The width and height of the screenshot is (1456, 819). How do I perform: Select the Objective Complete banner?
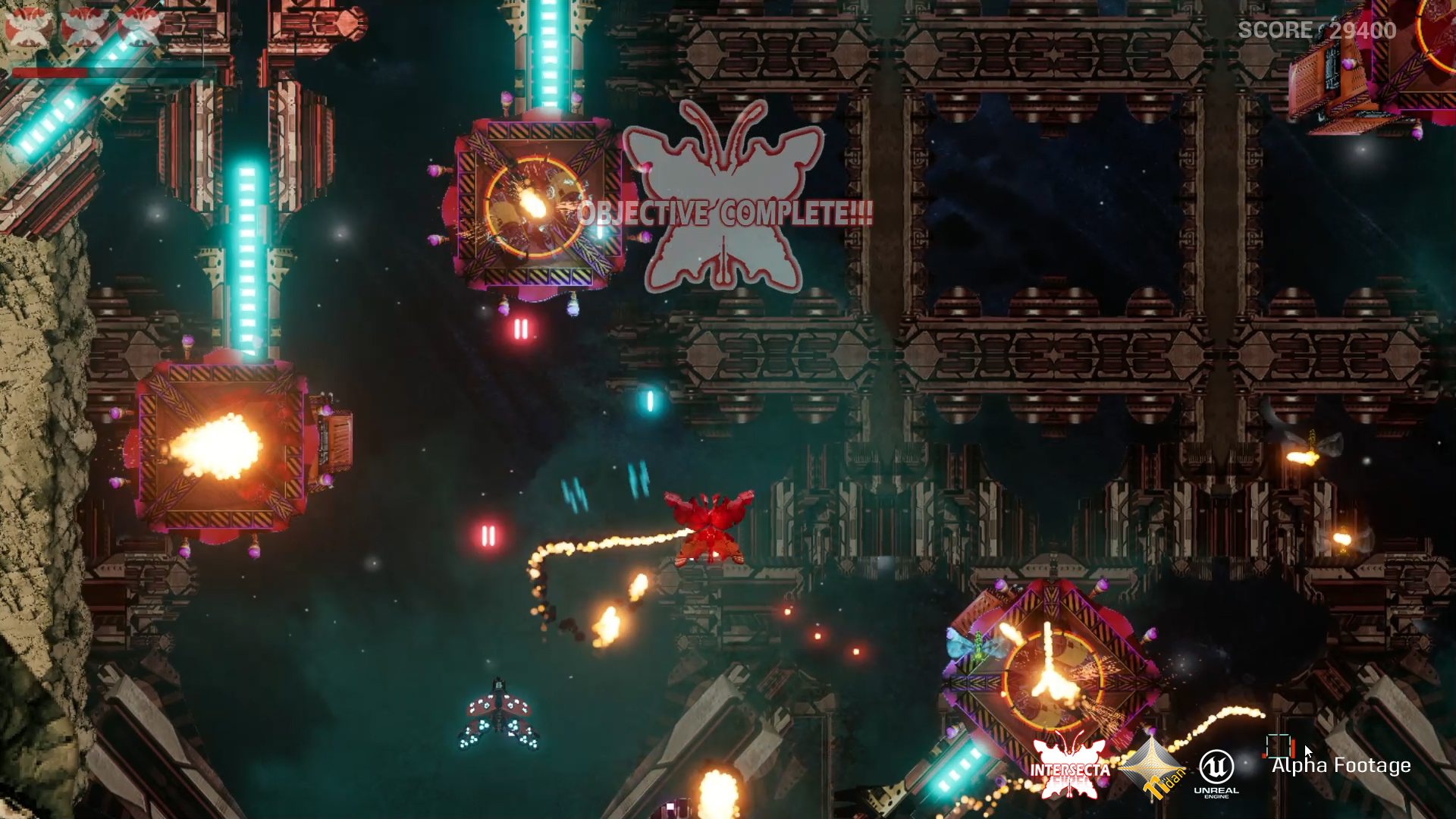point(725,213)
